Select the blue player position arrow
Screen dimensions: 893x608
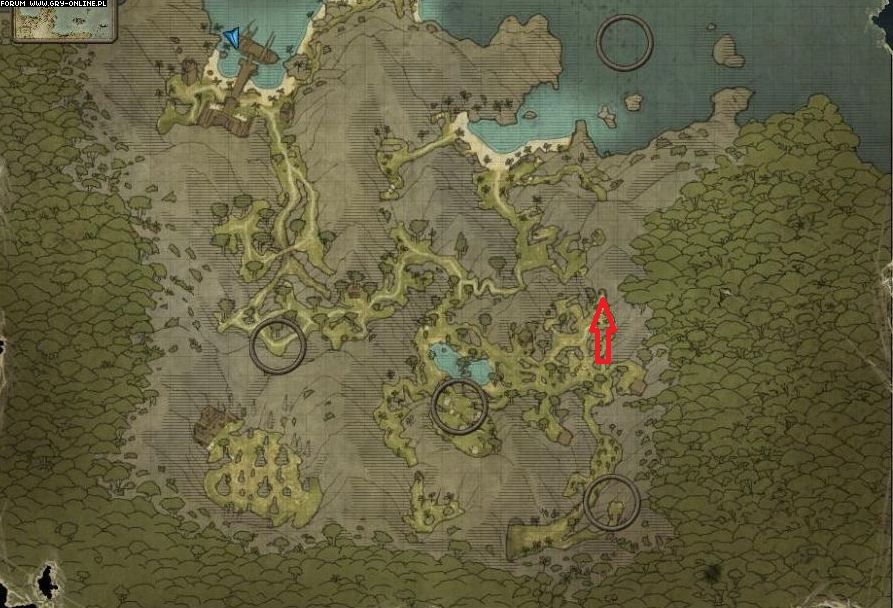[233, 38]
